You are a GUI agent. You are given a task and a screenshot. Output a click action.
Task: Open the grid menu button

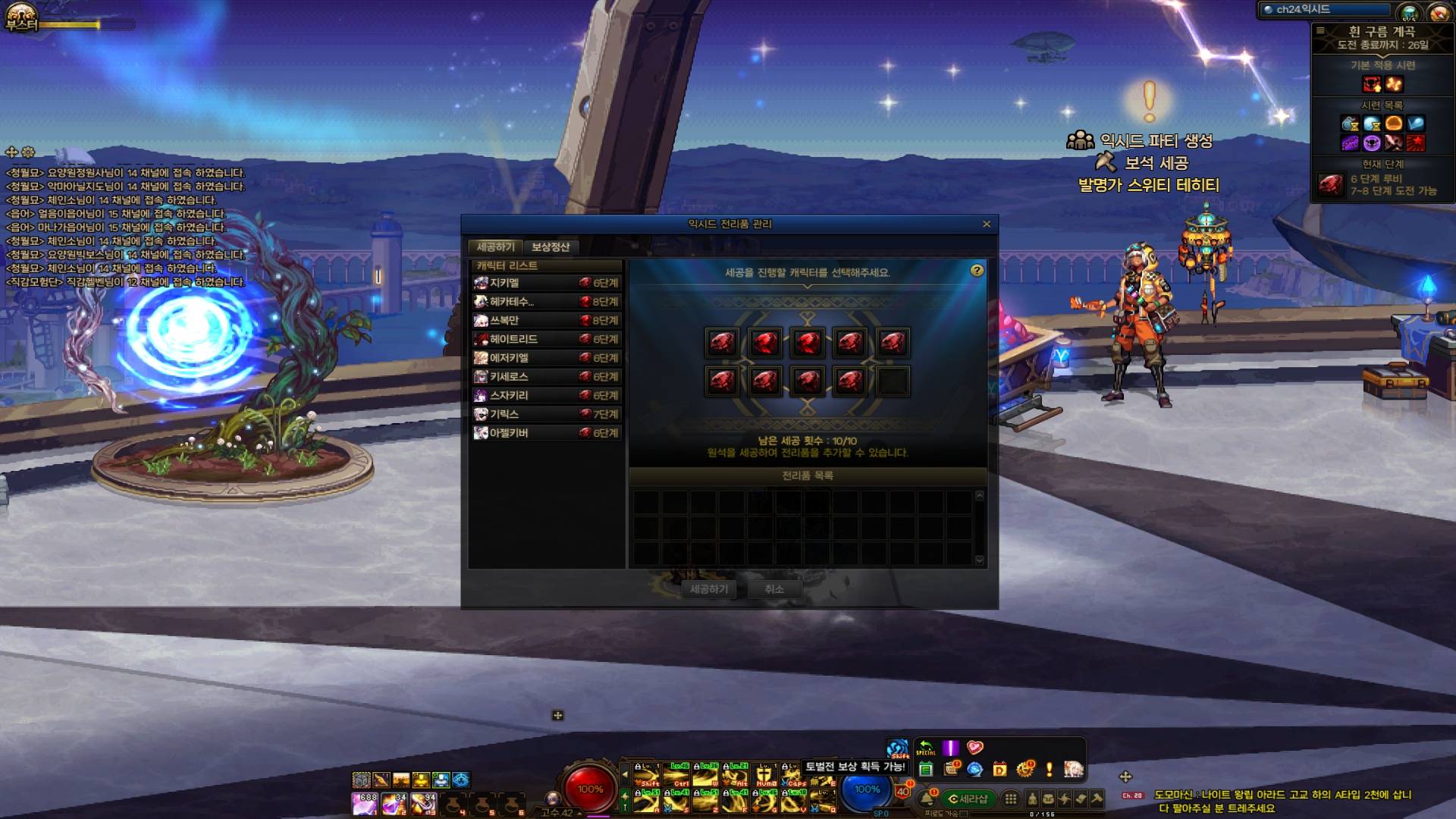1010,799
